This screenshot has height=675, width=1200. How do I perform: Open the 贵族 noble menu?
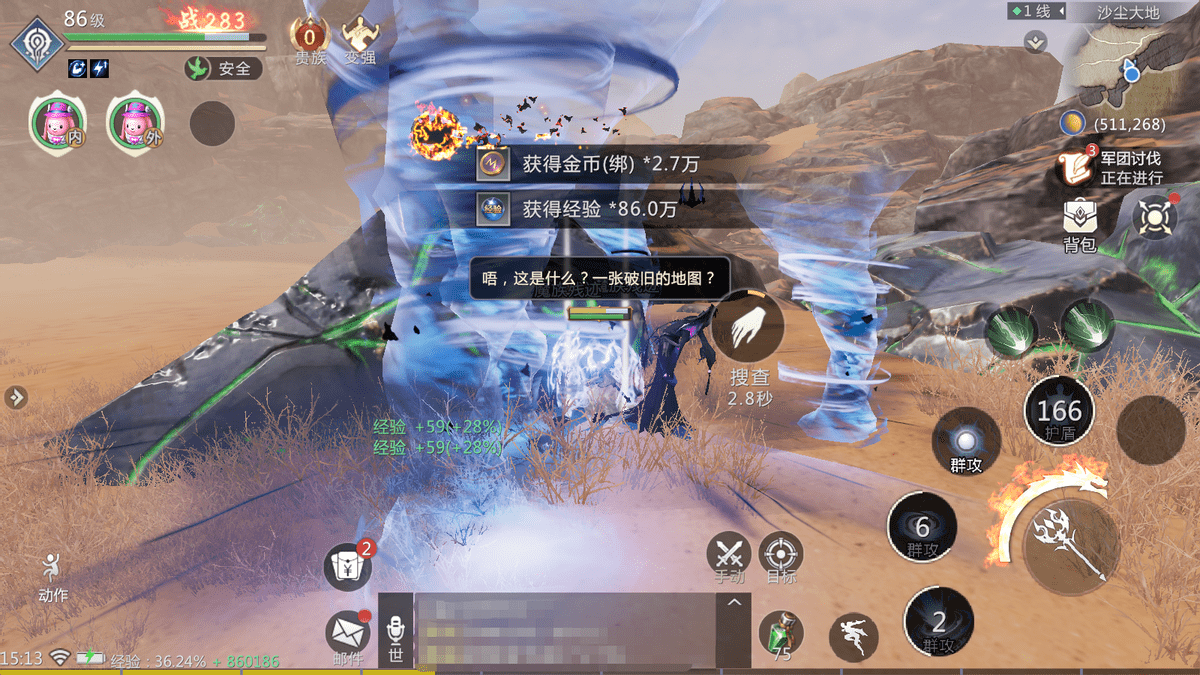pyautogui.click(x=309, y=40)
